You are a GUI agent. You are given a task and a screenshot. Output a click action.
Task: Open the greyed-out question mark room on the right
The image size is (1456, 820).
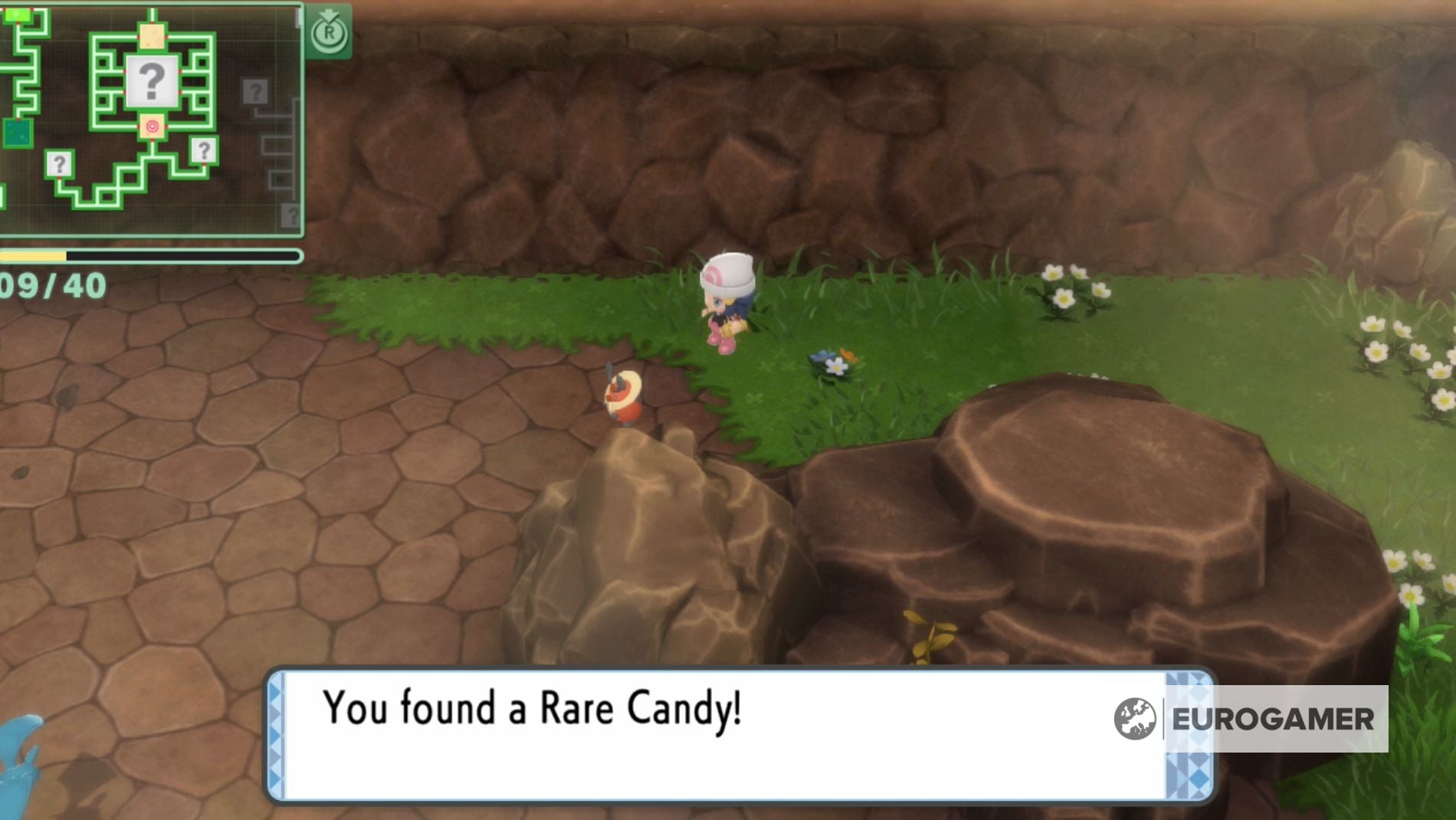click(255, 92)
